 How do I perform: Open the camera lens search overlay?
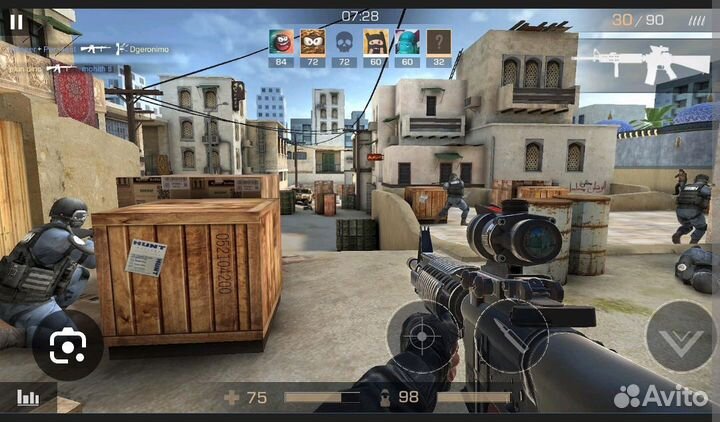click(x=68, y=346)
